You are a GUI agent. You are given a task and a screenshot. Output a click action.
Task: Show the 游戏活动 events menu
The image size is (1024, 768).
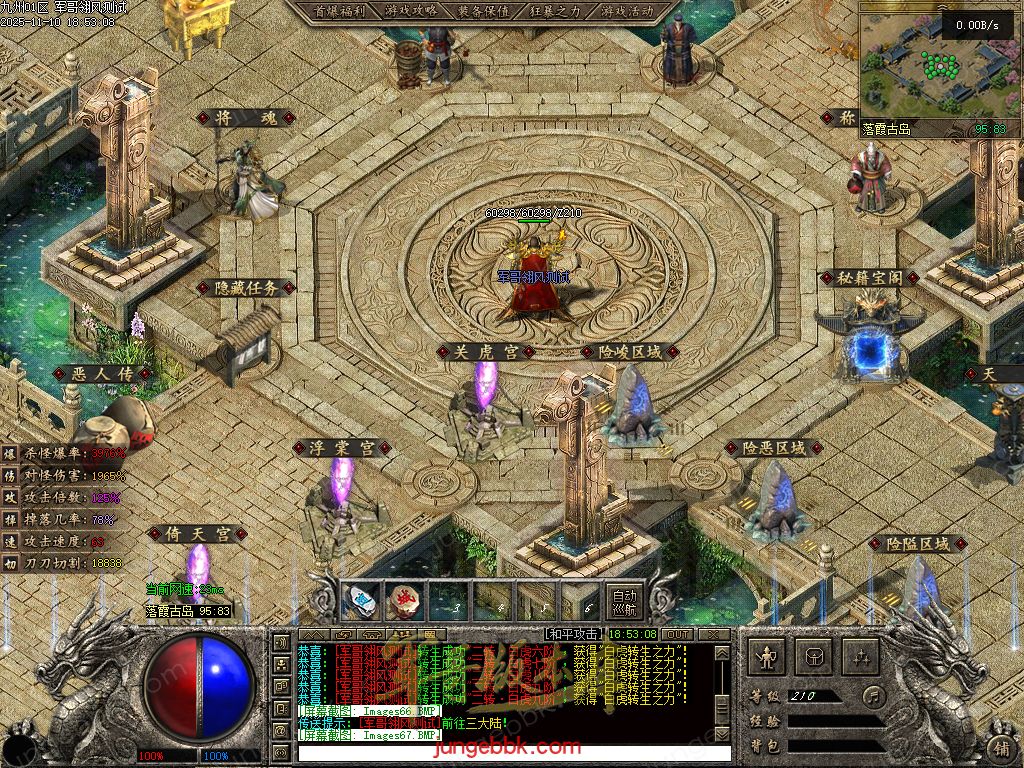pos(628,11)
